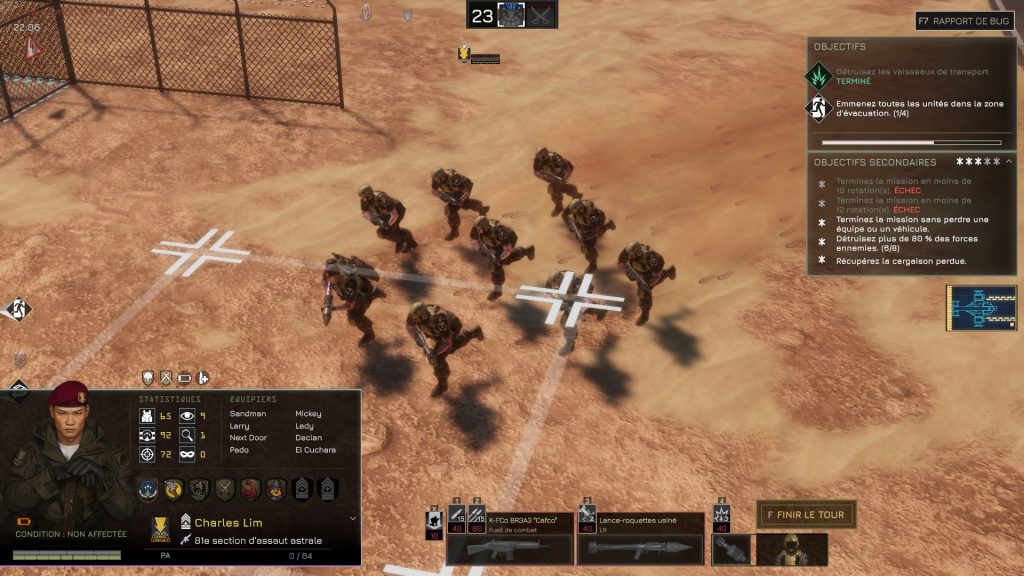Click the crossed weapons icon beside turn counter
1024x576 pixels.
pos(542,15)
